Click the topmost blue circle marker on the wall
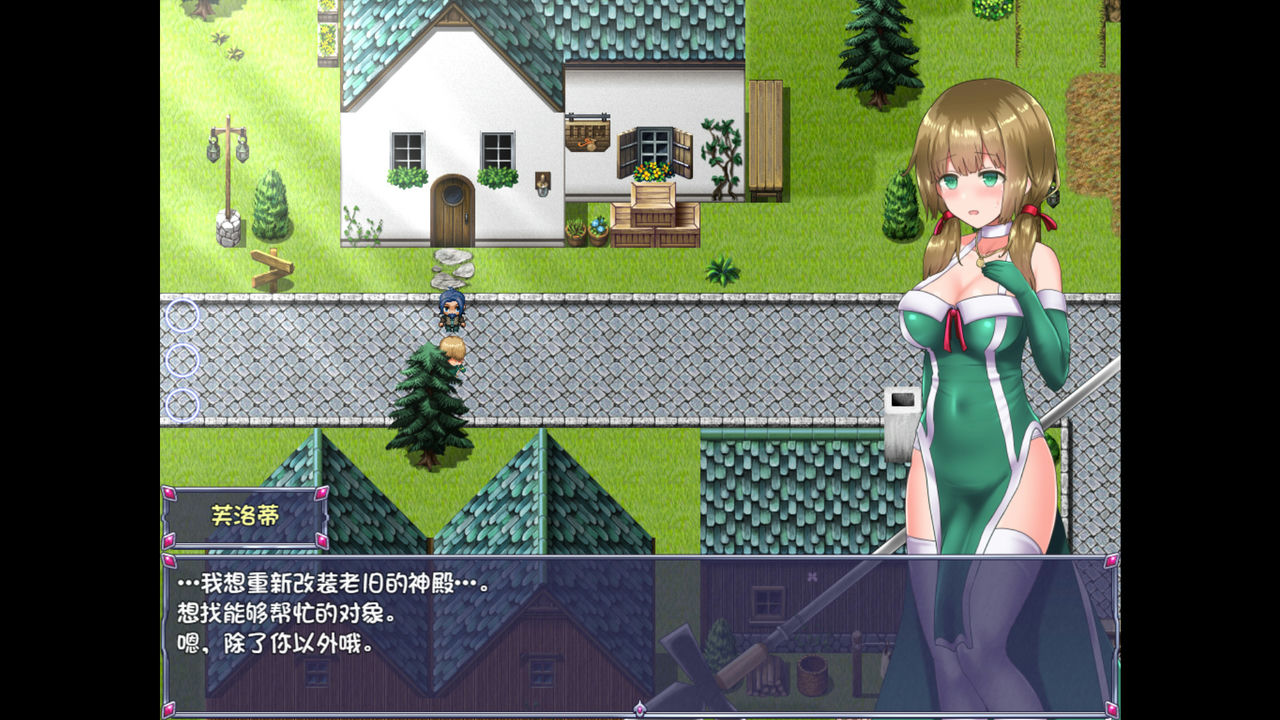 tap(182, 315)
